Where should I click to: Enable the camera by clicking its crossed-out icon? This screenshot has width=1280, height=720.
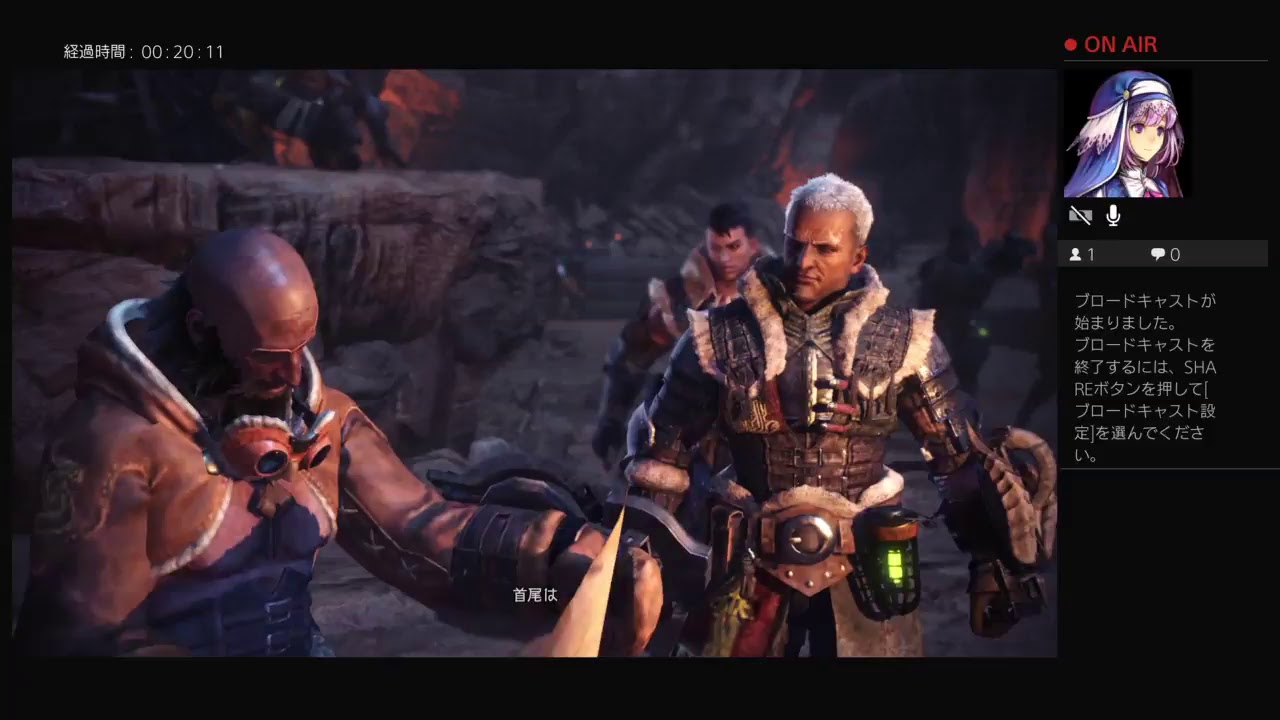click(x=1078, y=215)
